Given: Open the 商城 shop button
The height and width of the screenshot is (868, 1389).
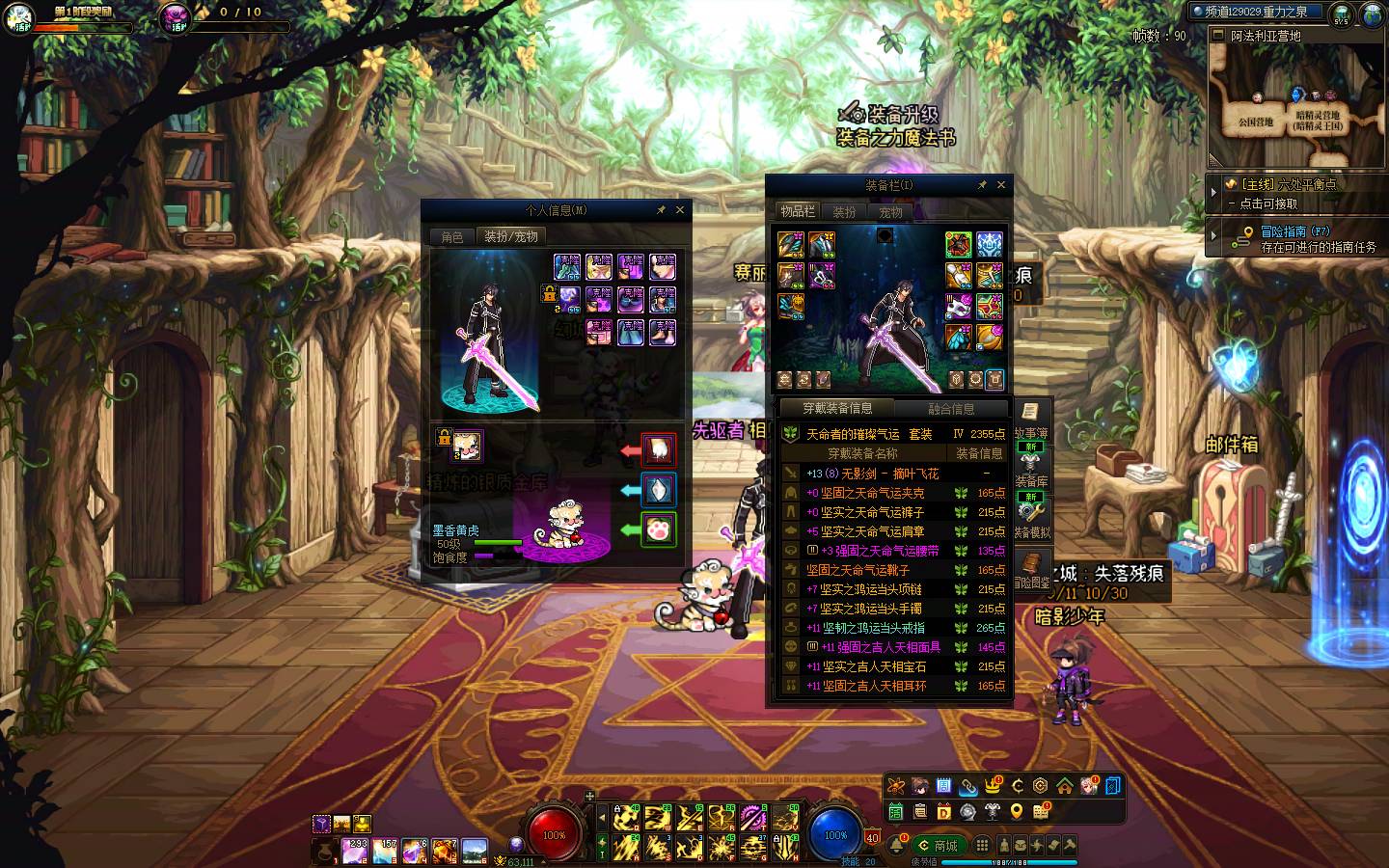Looking at the screenshot, I should coord(938,846).
